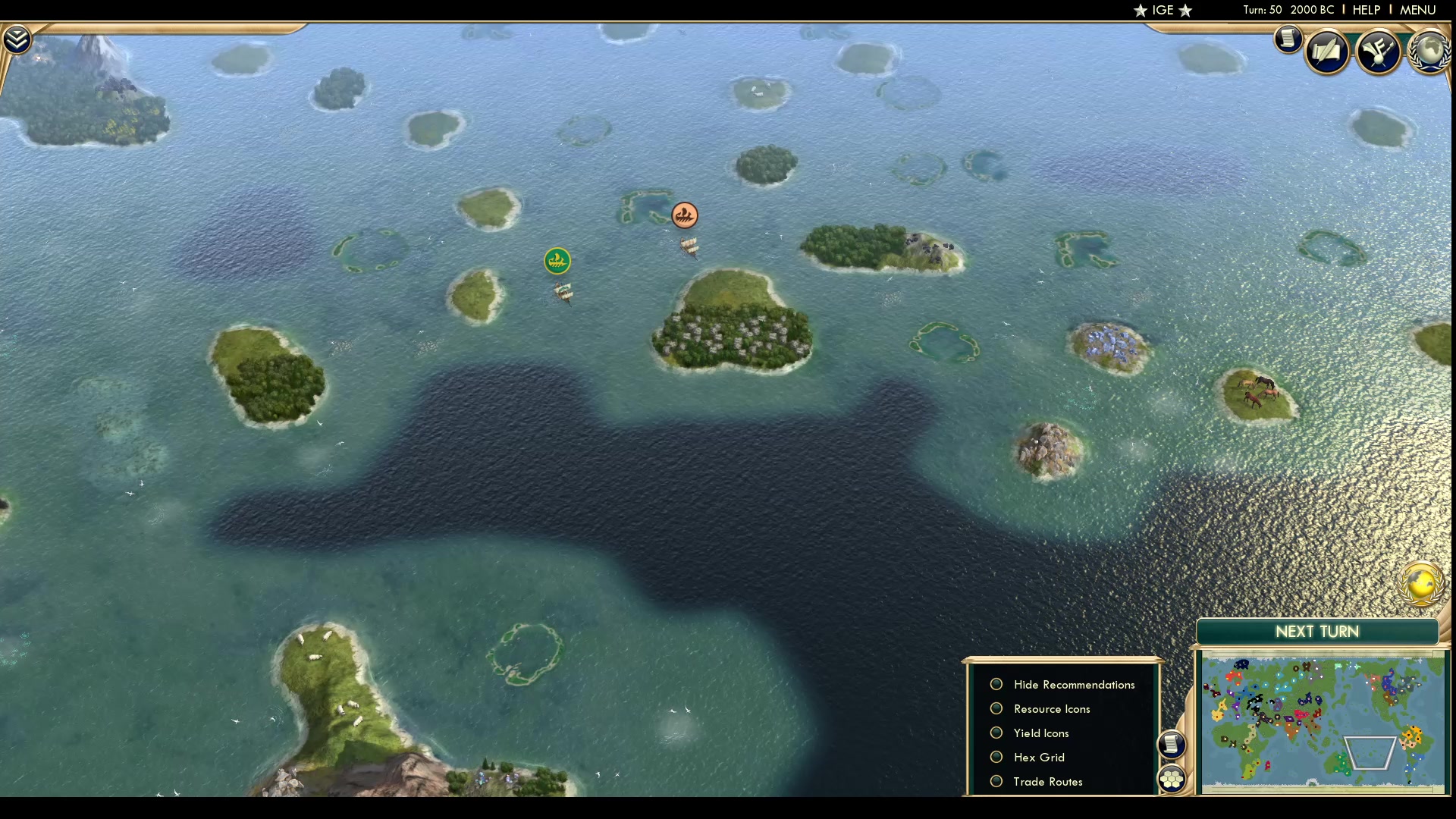
Task: Select the orange barbarian galley flag
Action: [x=685, y=215]
